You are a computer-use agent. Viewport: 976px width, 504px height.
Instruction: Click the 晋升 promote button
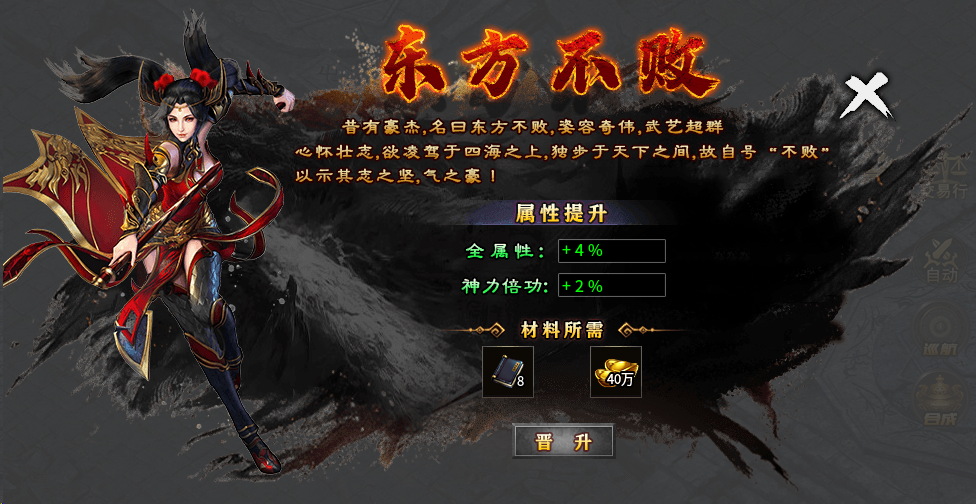(x=563, y=441)
